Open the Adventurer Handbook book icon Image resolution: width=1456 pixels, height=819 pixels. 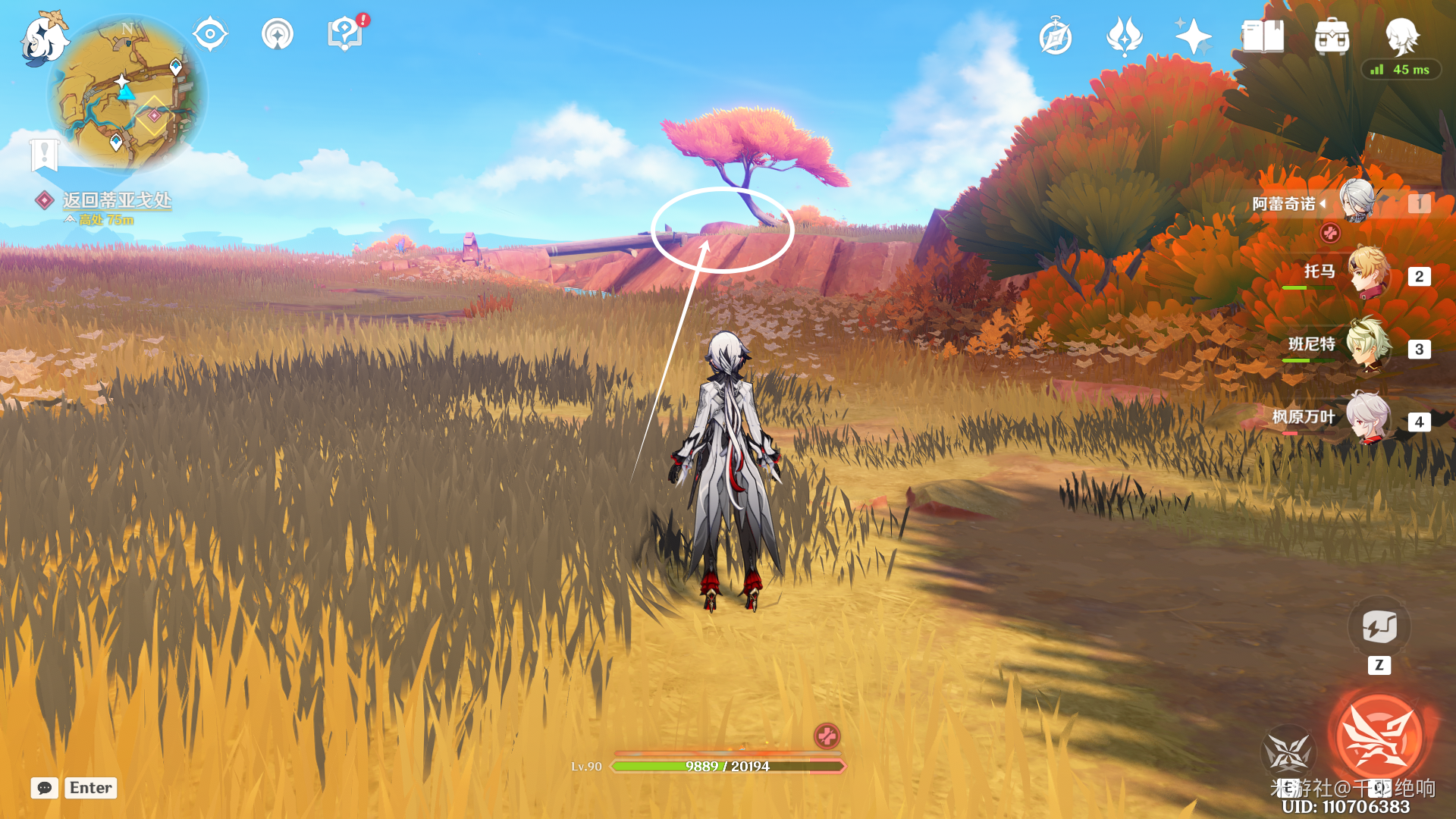point(1263,36)
